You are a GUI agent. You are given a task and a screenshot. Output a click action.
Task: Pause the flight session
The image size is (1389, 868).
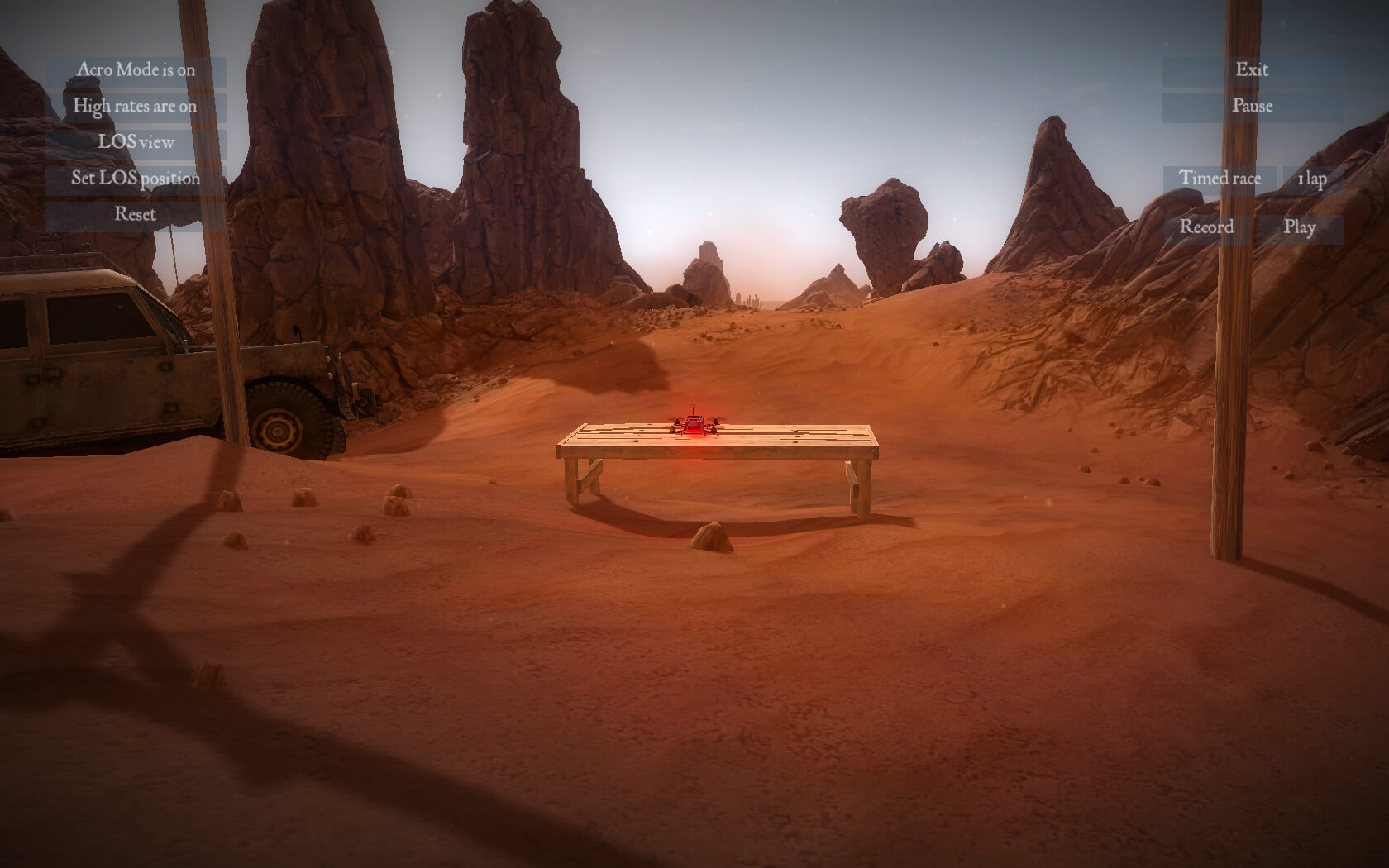click(1252, 107)
